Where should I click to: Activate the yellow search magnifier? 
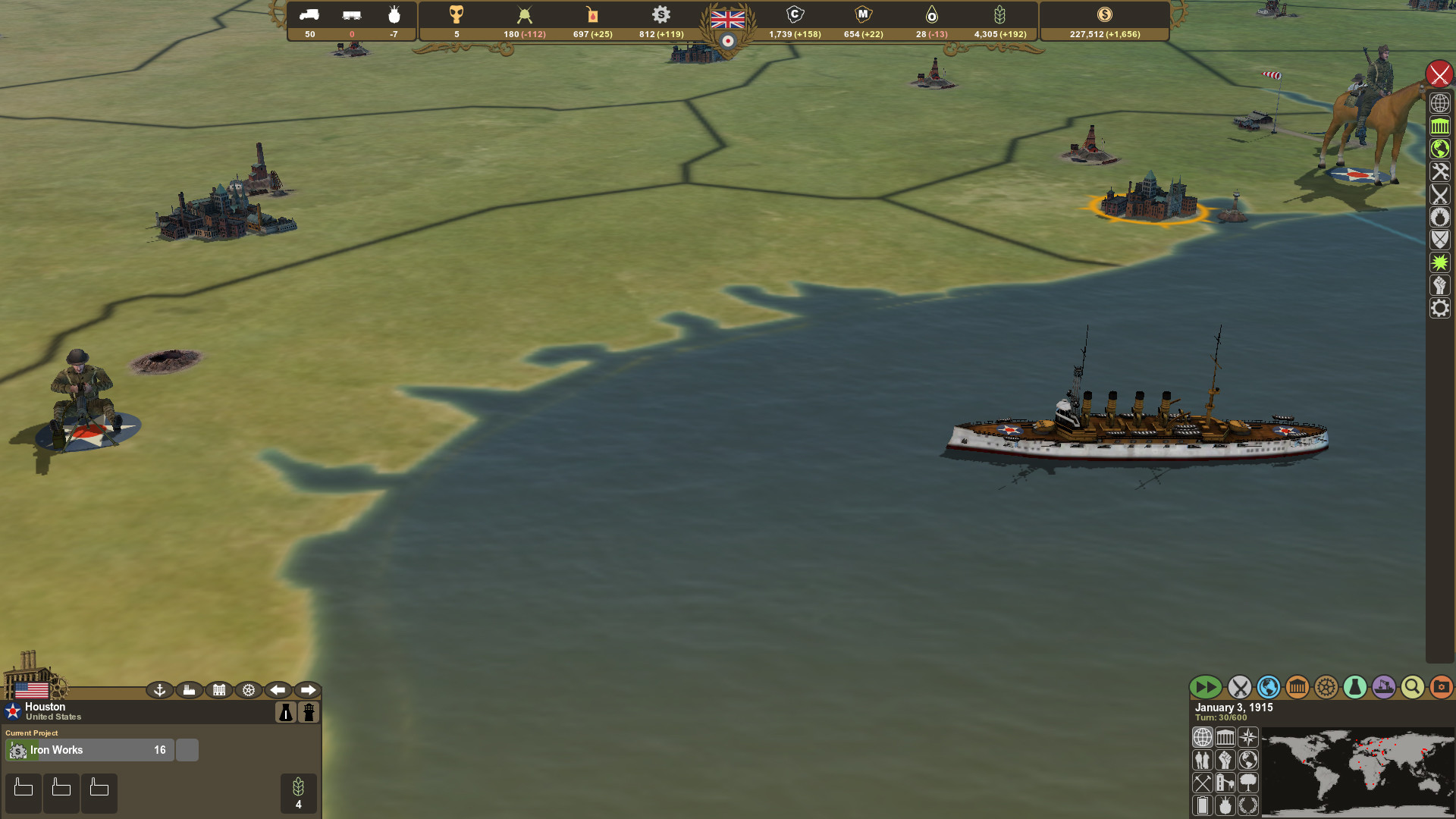(x=1411, y=687)
